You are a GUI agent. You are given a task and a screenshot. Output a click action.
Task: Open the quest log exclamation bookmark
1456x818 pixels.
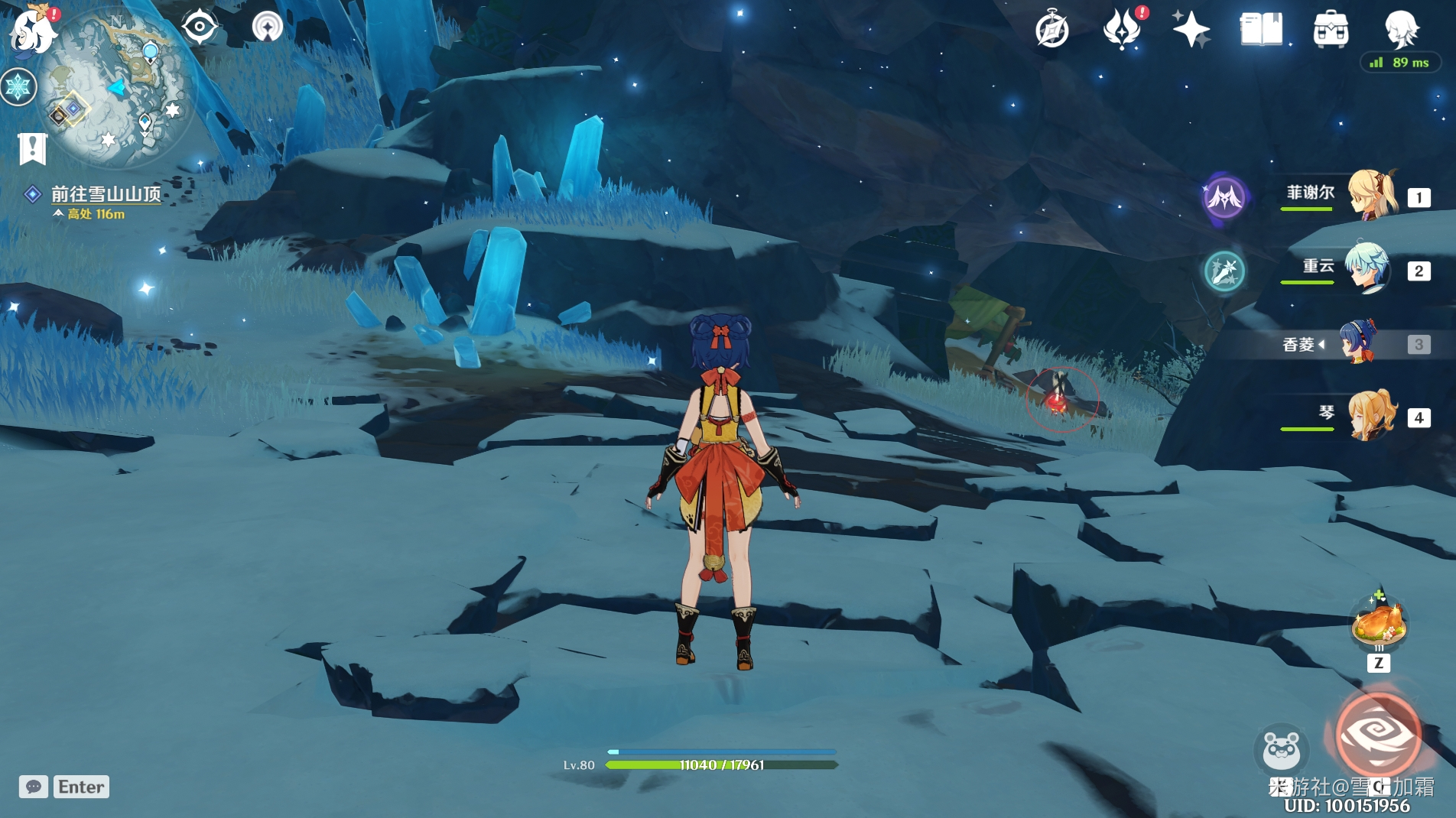click(33, 148)
